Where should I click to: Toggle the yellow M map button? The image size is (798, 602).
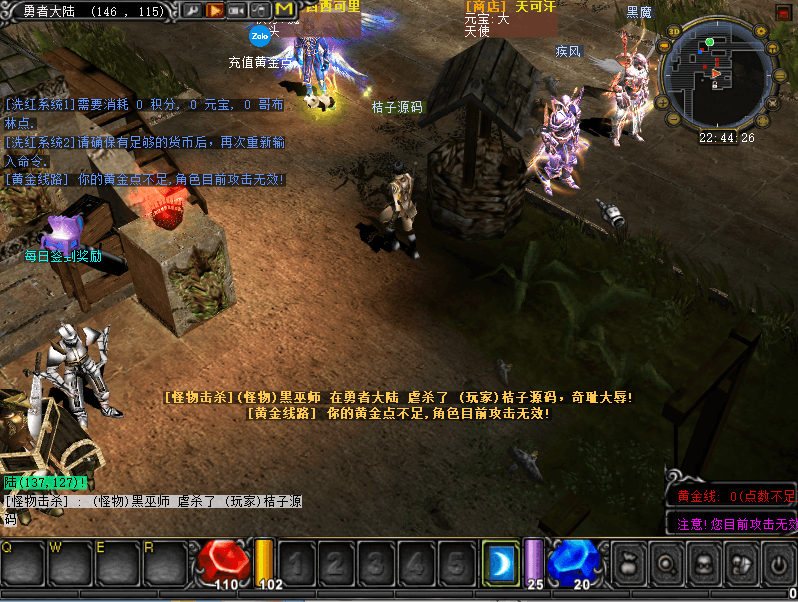click(284, 10)
